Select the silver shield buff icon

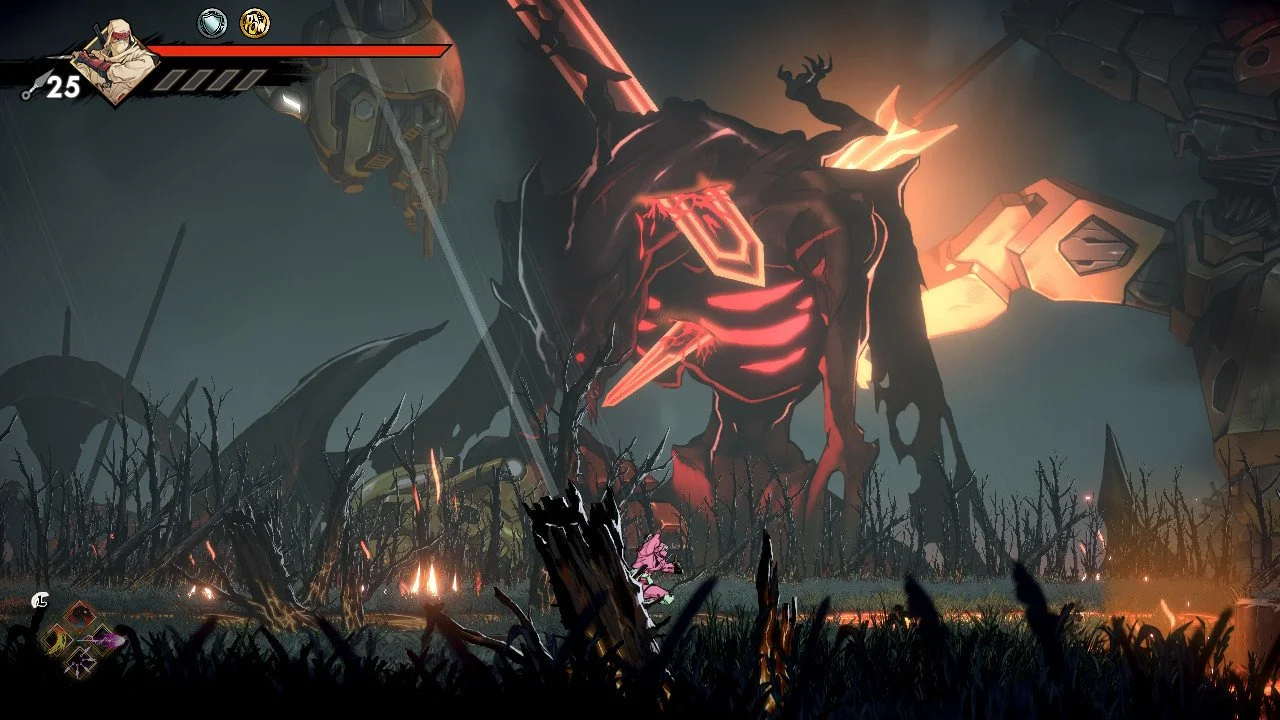212,22
